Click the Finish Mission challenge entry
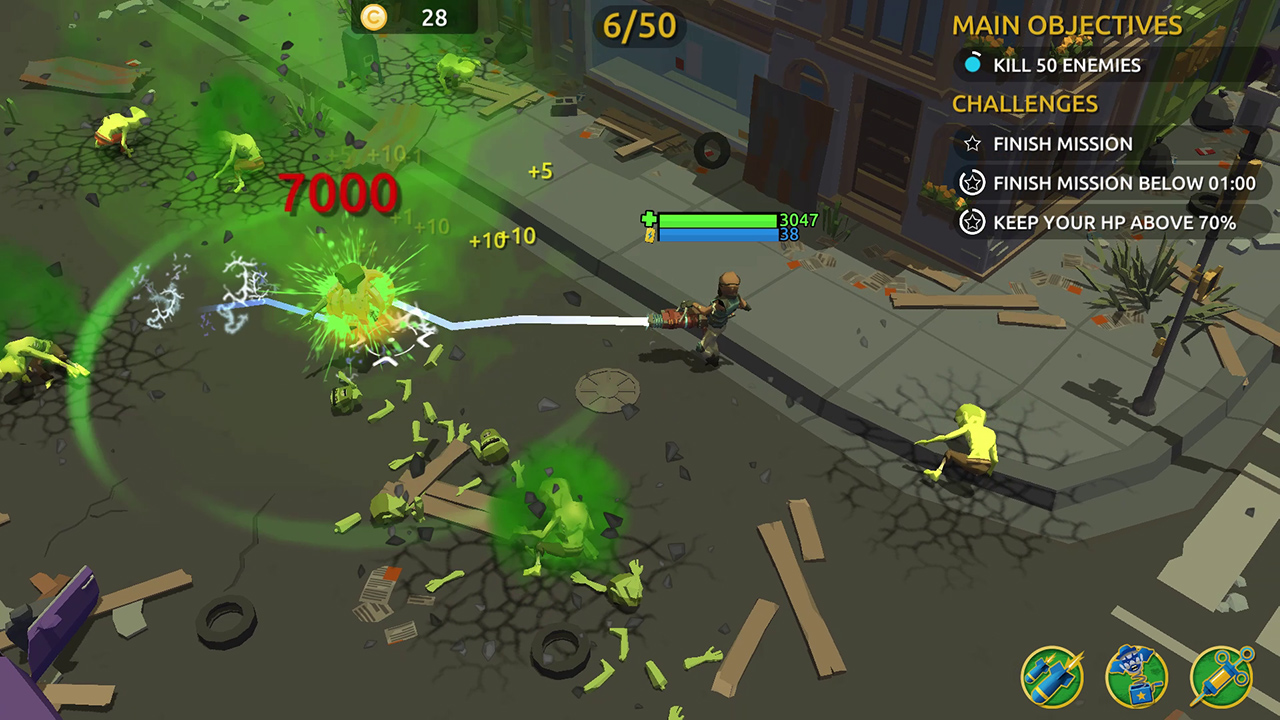This screenshot has width=1280, height=720. coord(1061,144)
